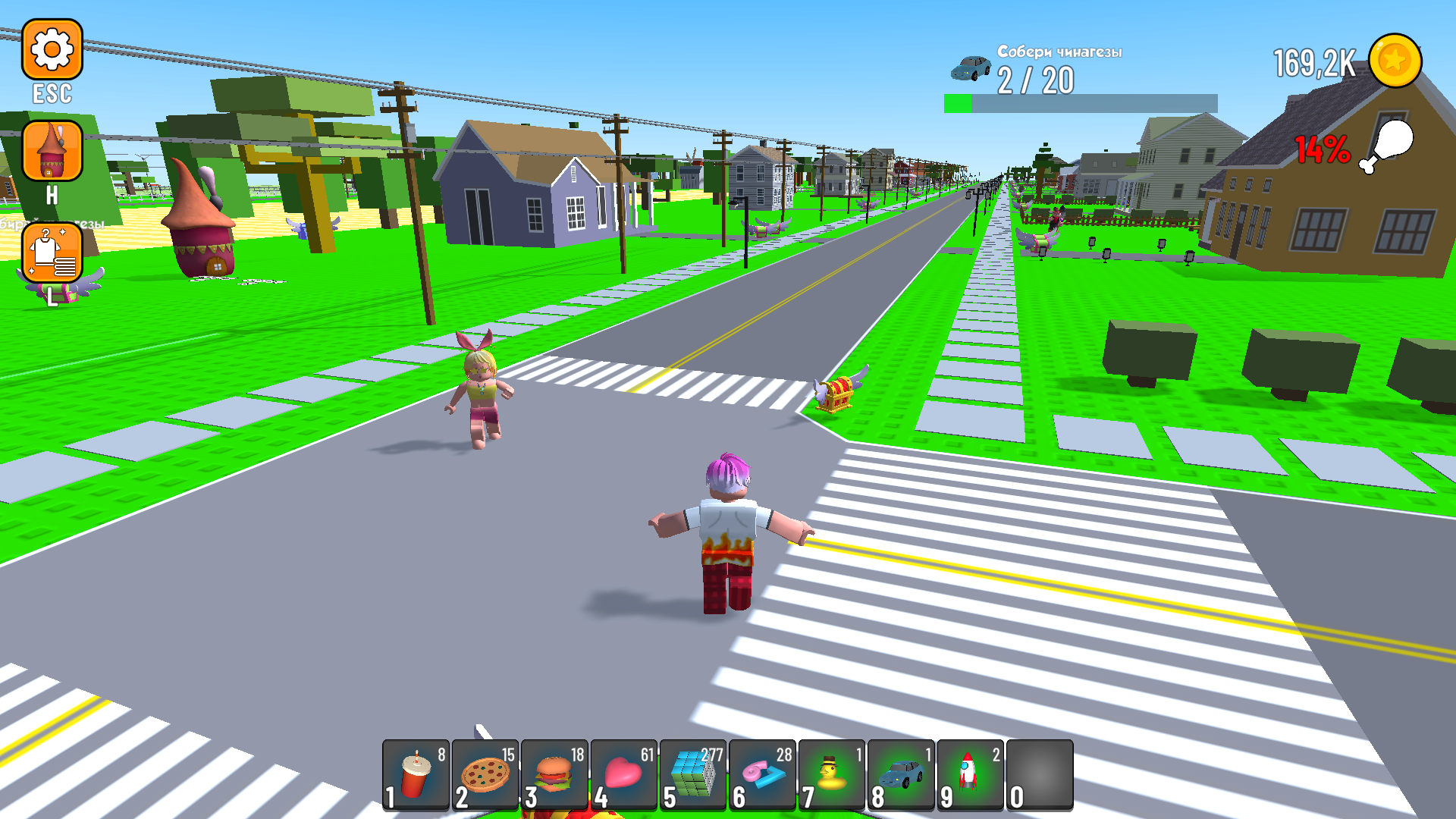
Task: Click the Собери чинагезы quest title
Action: (x=1059, y=52)
